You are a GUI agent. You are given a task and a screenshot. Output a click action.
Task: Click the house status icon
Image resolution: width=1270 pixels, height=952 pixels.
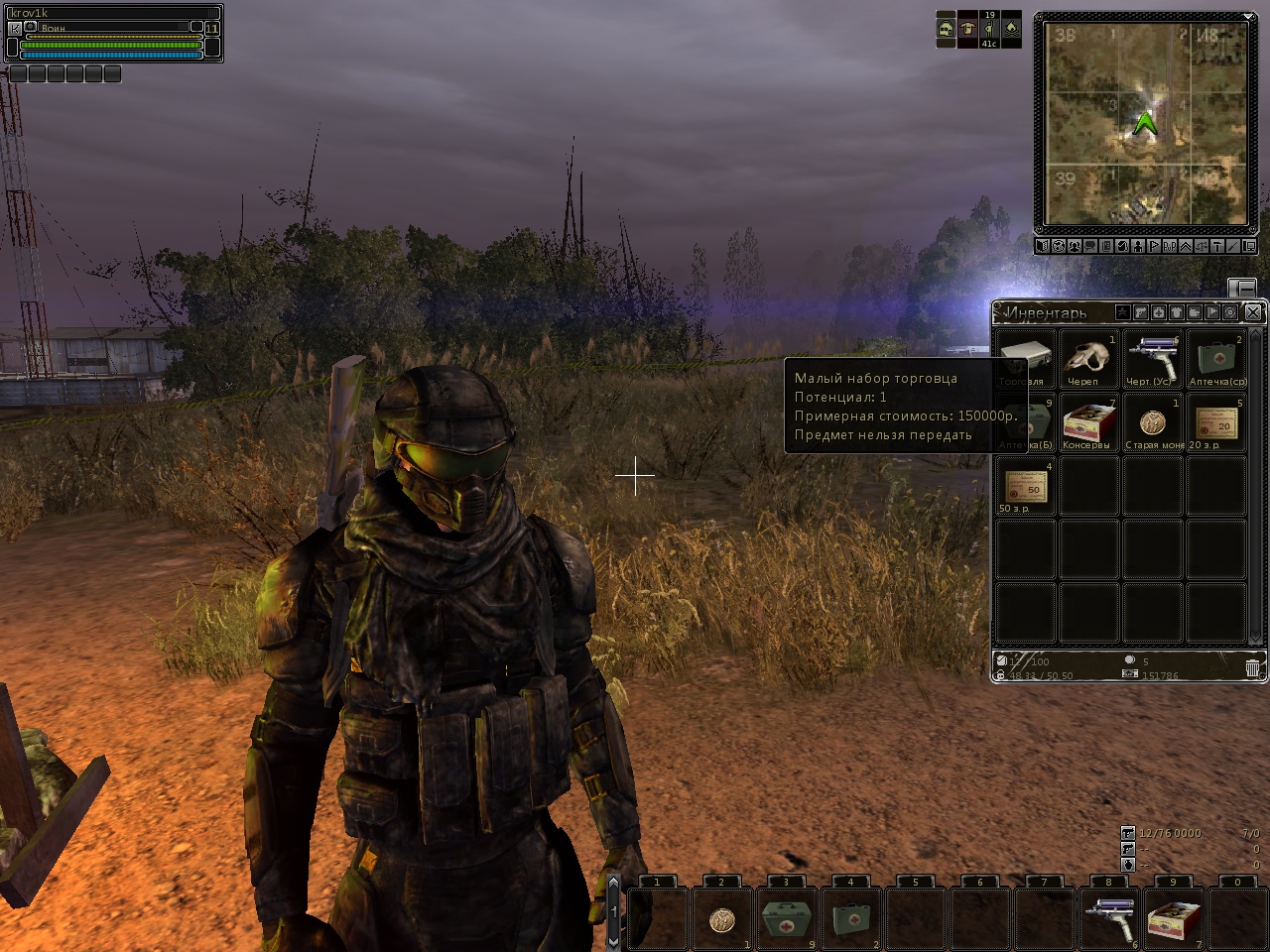coord(946,29)
